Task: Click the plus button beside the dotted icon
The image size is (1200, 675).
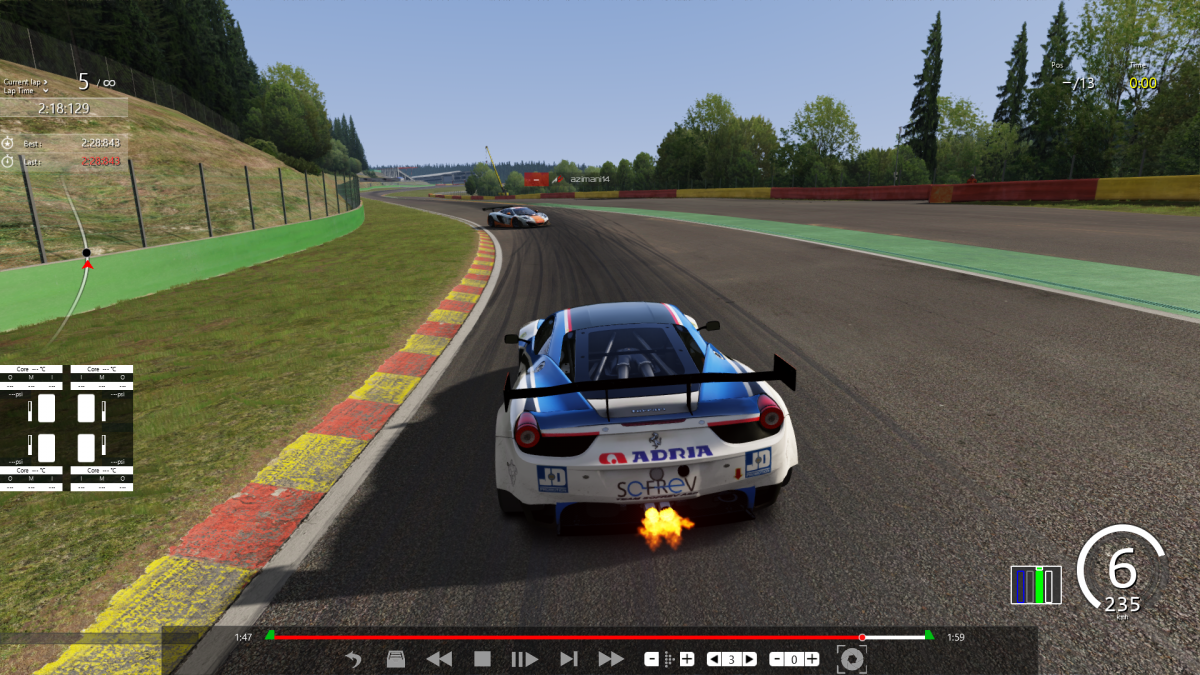Action: [x=687, y=659]
